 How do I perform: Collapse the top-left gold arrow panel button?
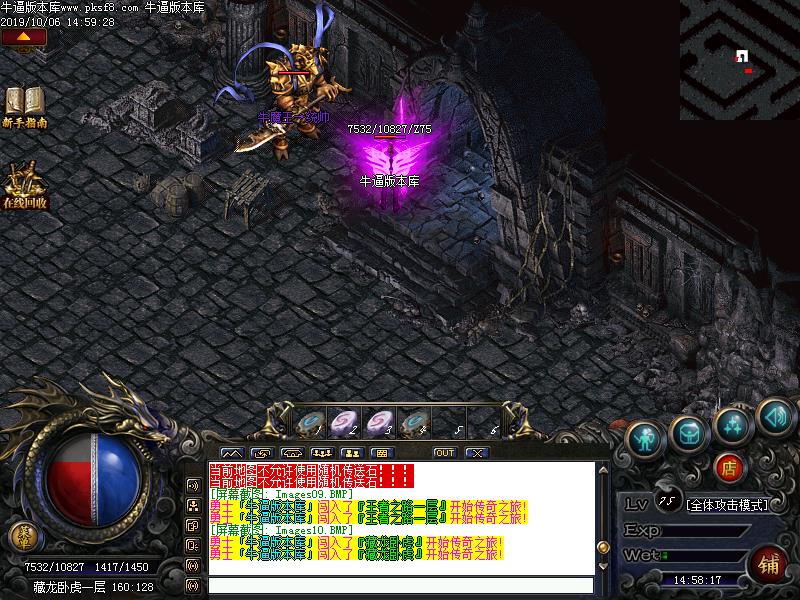[x=24, y=38]
